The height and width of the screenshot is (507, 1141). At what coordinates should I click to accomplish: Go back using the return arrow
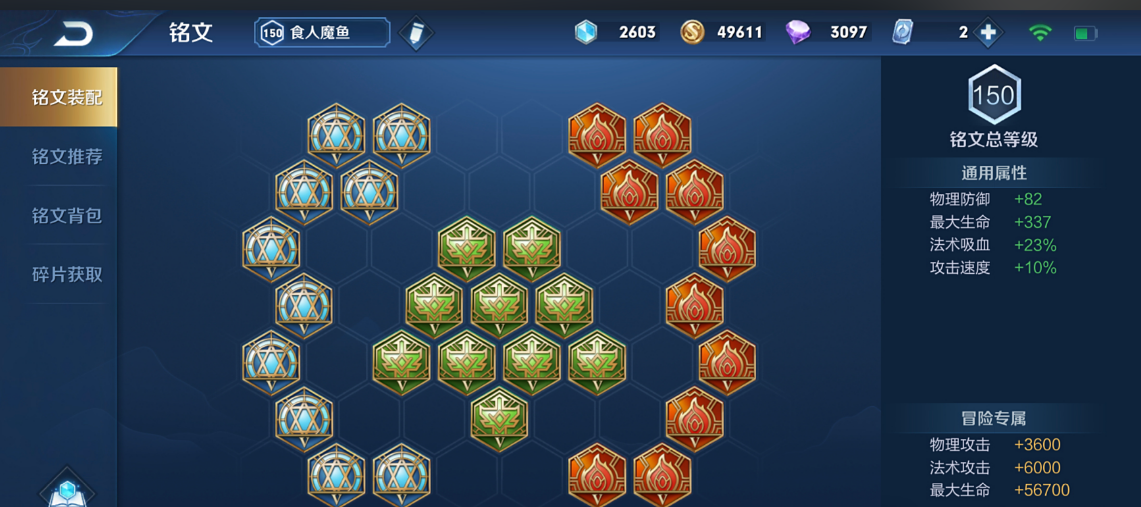pyautogui.click(x=73, y=34)
